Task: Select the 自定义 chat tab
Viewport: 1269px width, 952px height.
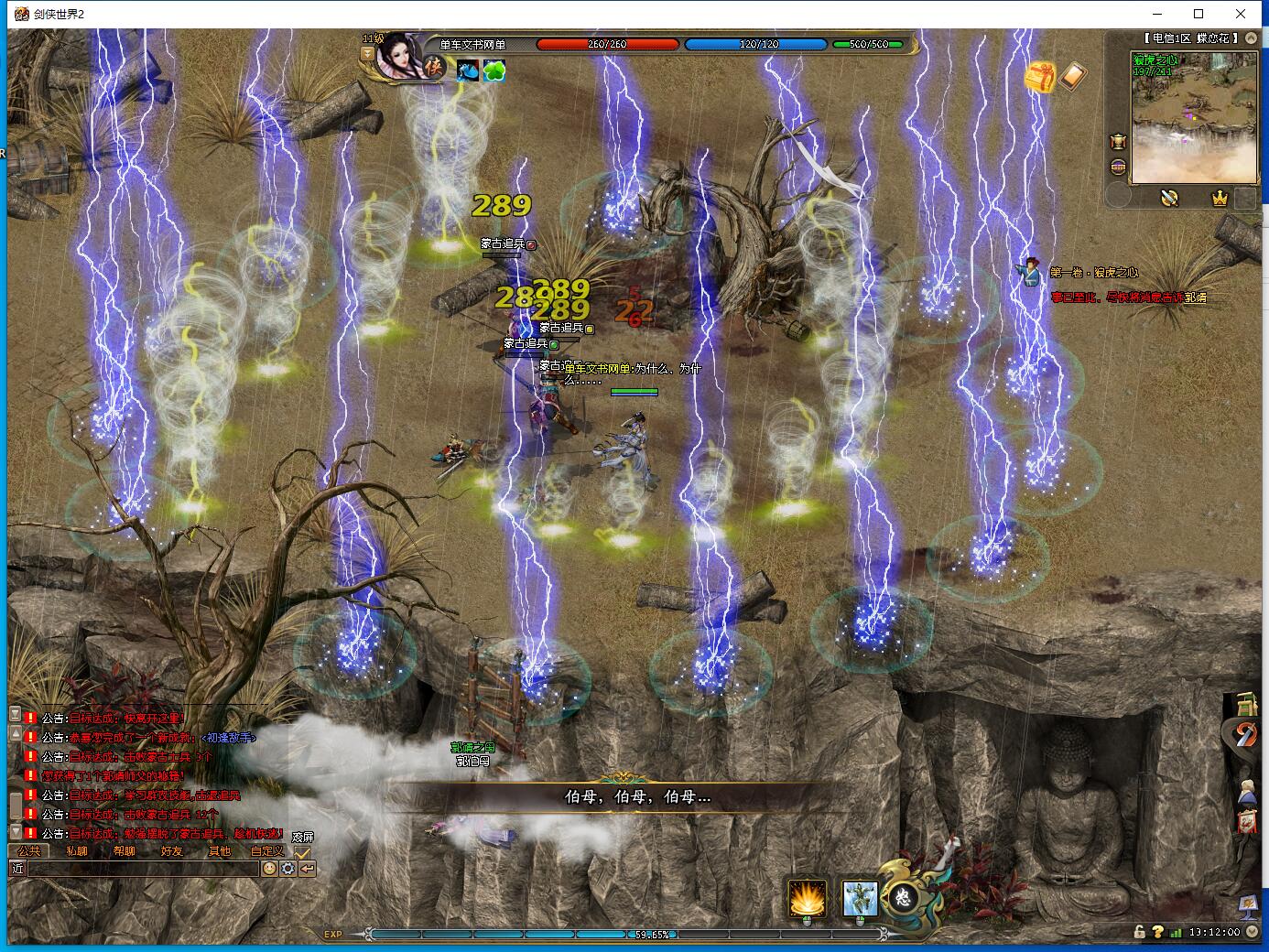Action: 267,850
